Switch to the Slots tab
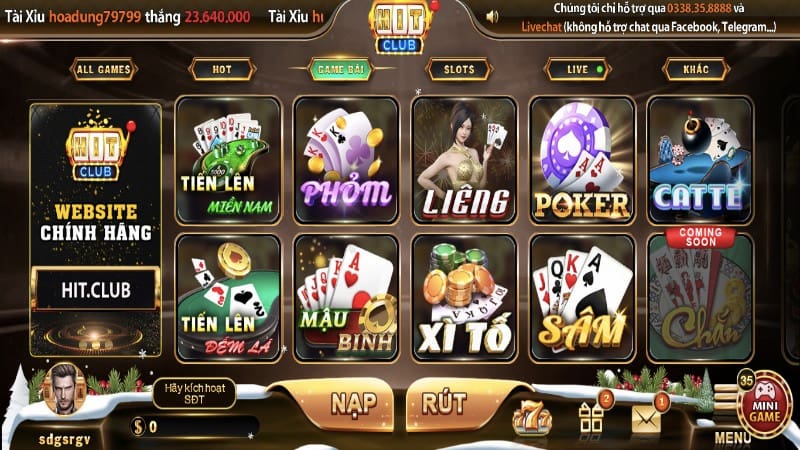Screen dimensions: 800x450 coord(457,69)
